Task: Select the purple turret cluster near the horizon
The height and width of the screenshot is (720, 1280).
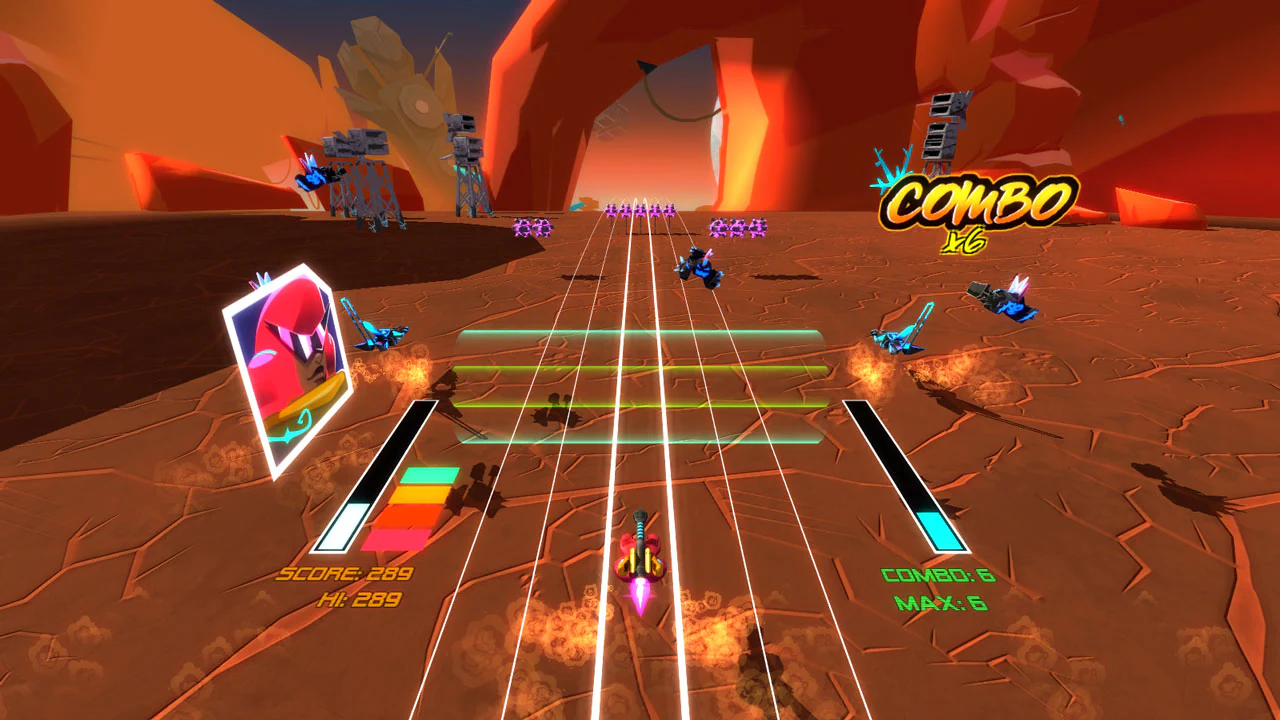Action: (640, 210)
